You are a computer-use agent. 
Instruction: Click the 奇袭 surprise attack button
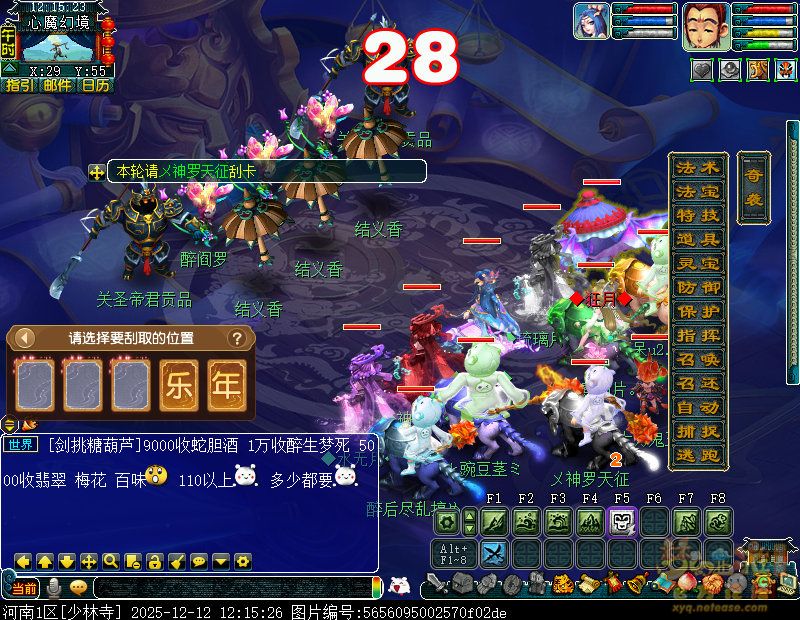click(x=753, y=188)
